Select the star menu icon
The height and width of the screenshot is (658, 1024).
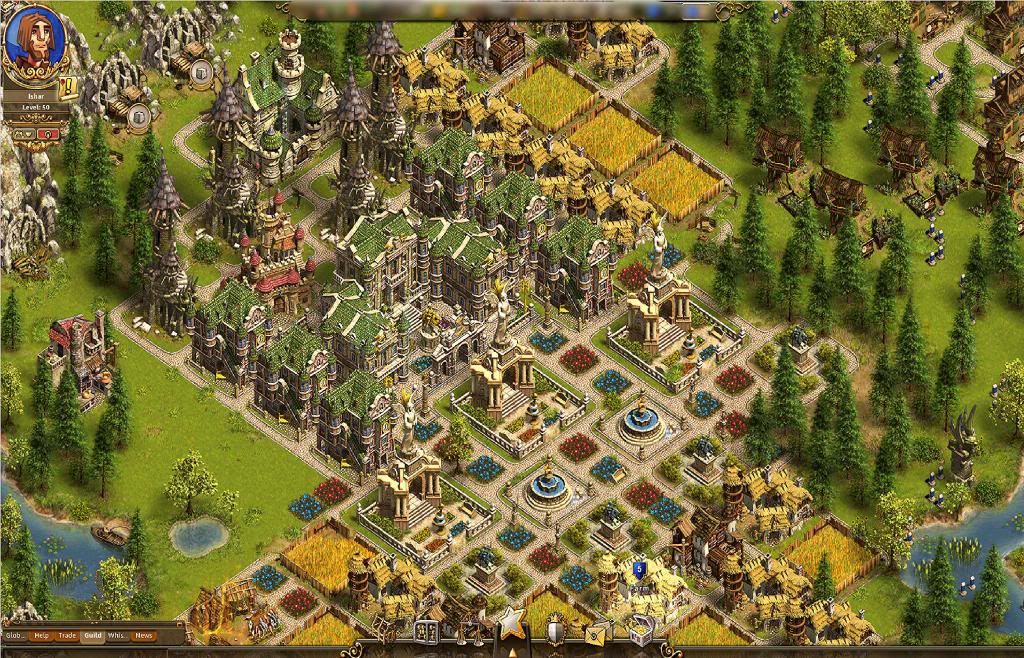click(x=512, y=624)
